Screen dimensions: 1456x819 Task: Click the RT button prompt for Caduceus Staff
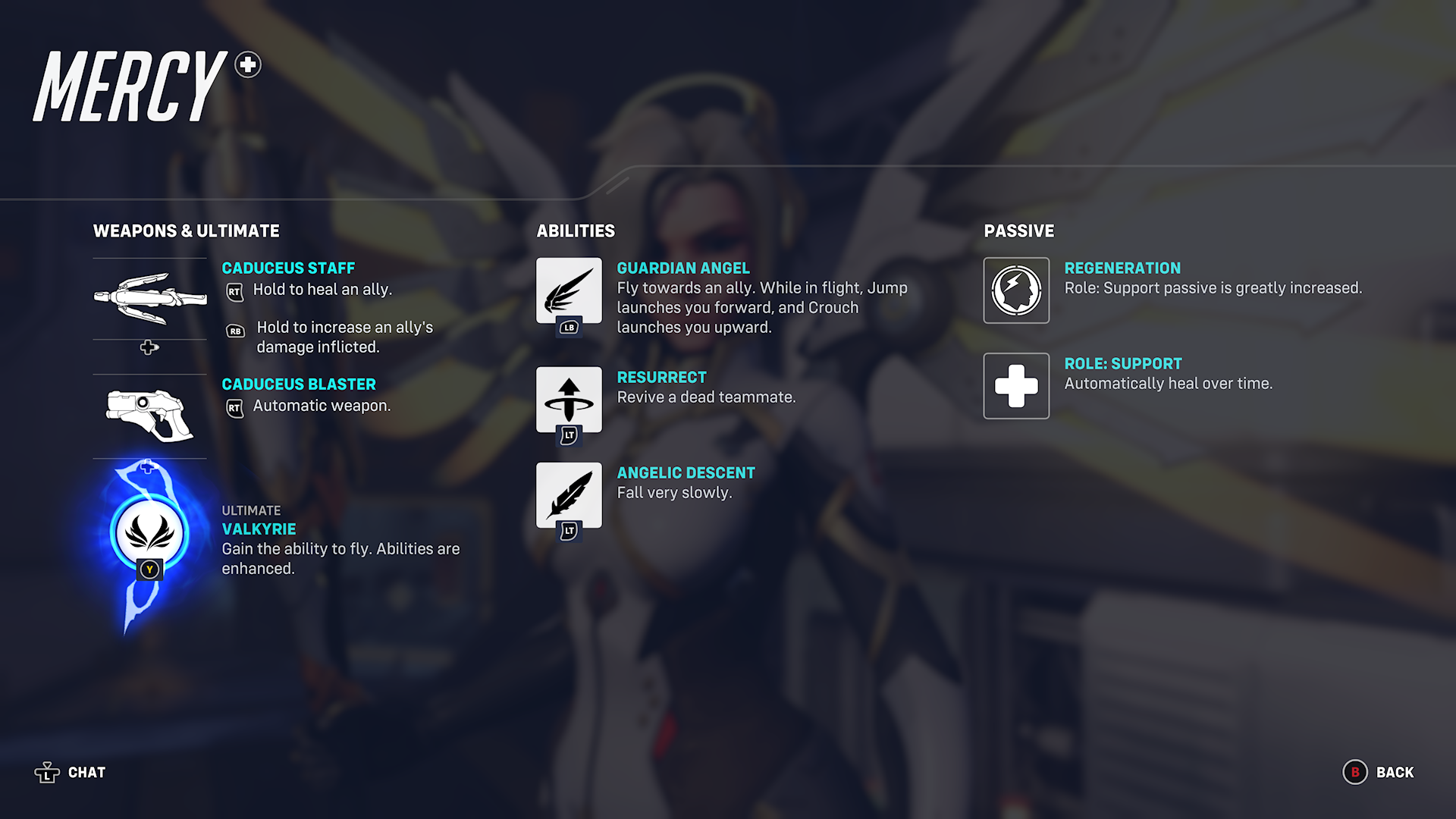click(235, 290)
